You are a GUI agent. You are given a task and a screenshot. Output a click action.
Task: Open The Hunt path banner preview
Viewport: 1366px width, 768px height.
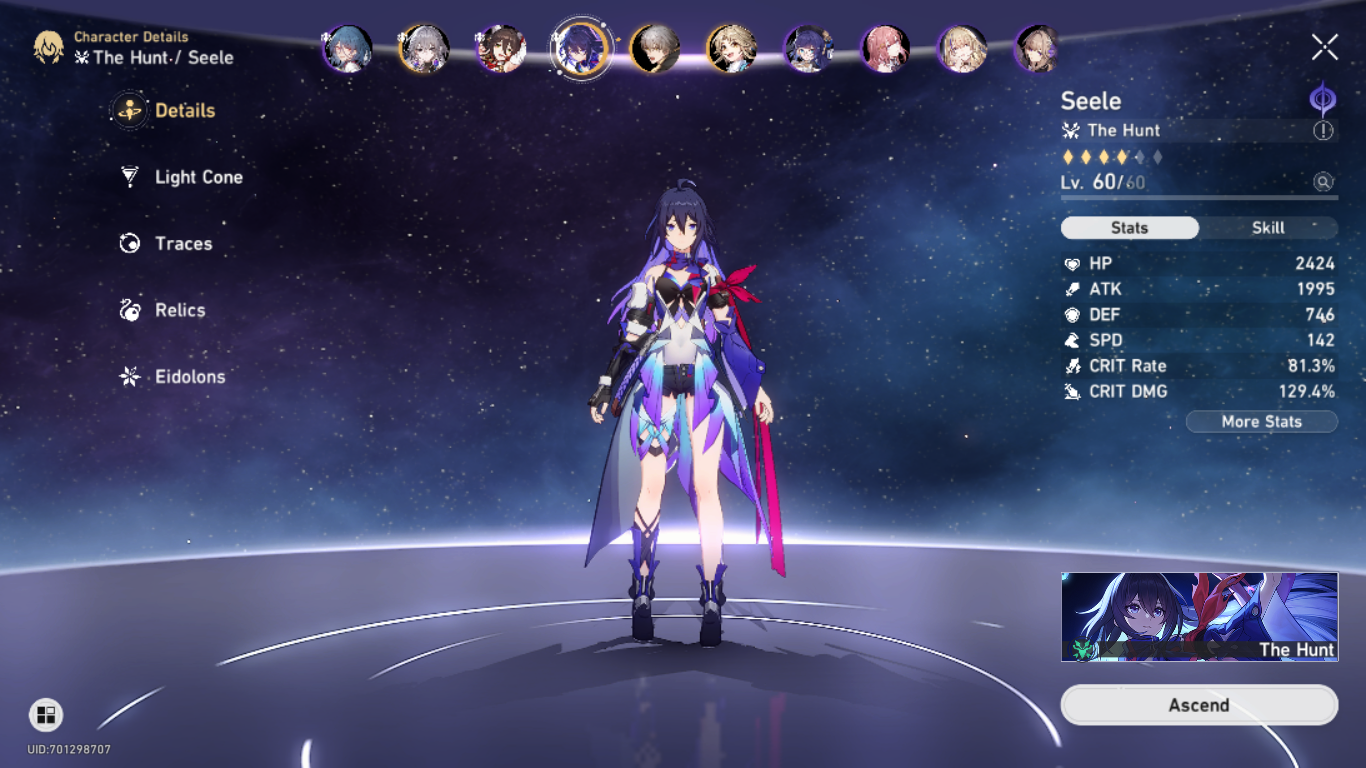click(1198, 617)
